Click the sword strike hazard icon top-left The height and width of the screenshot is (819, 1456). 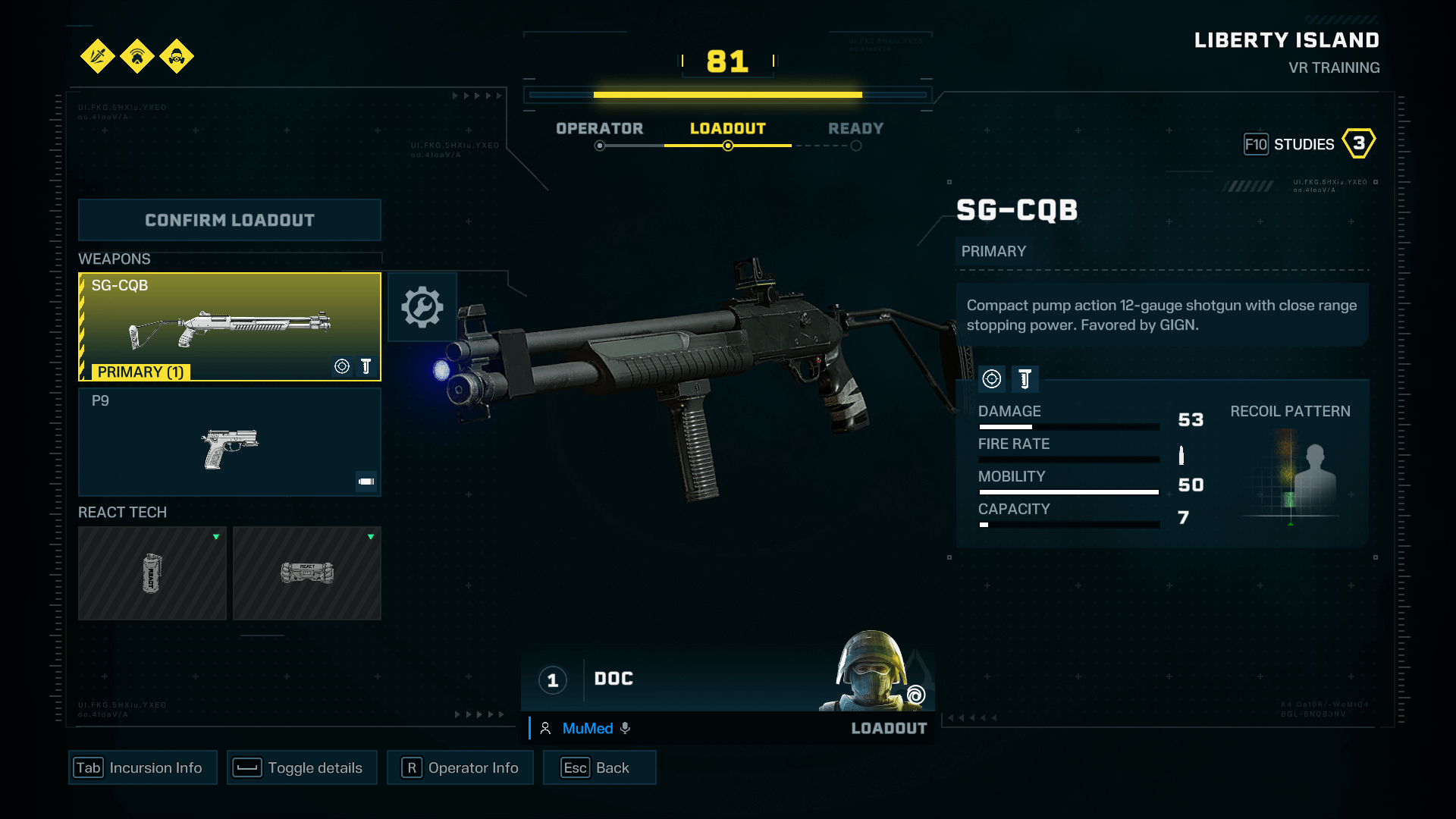[98, 57]
